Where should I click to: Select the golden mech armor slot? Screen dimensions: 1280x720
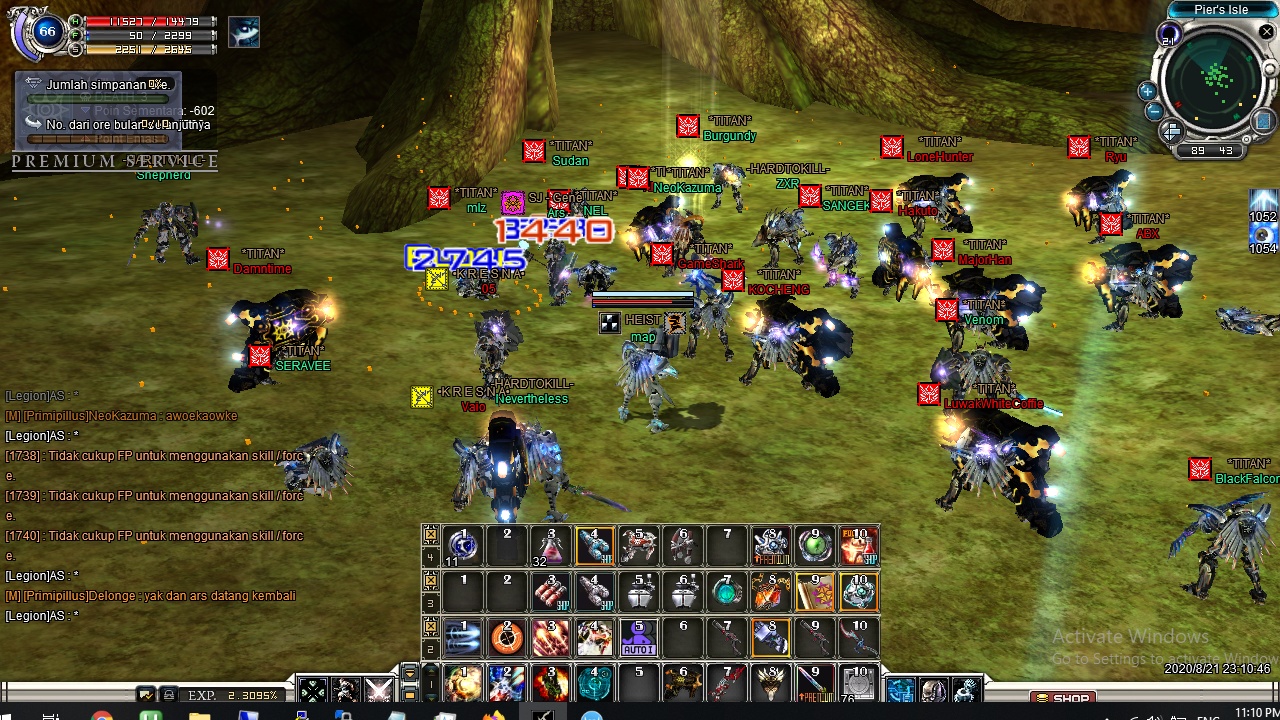[x=683, y=684]
